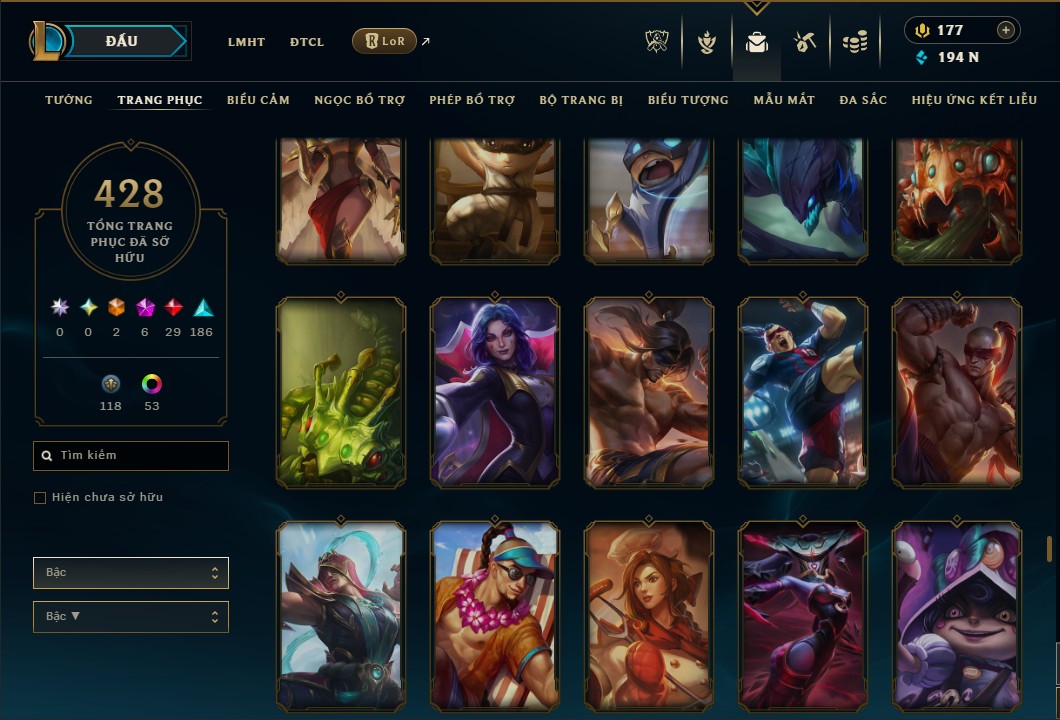The height and width of the screenshot is (720, 1060).
Task: Open loot via the hammer icon
Action: click(805, 42)
